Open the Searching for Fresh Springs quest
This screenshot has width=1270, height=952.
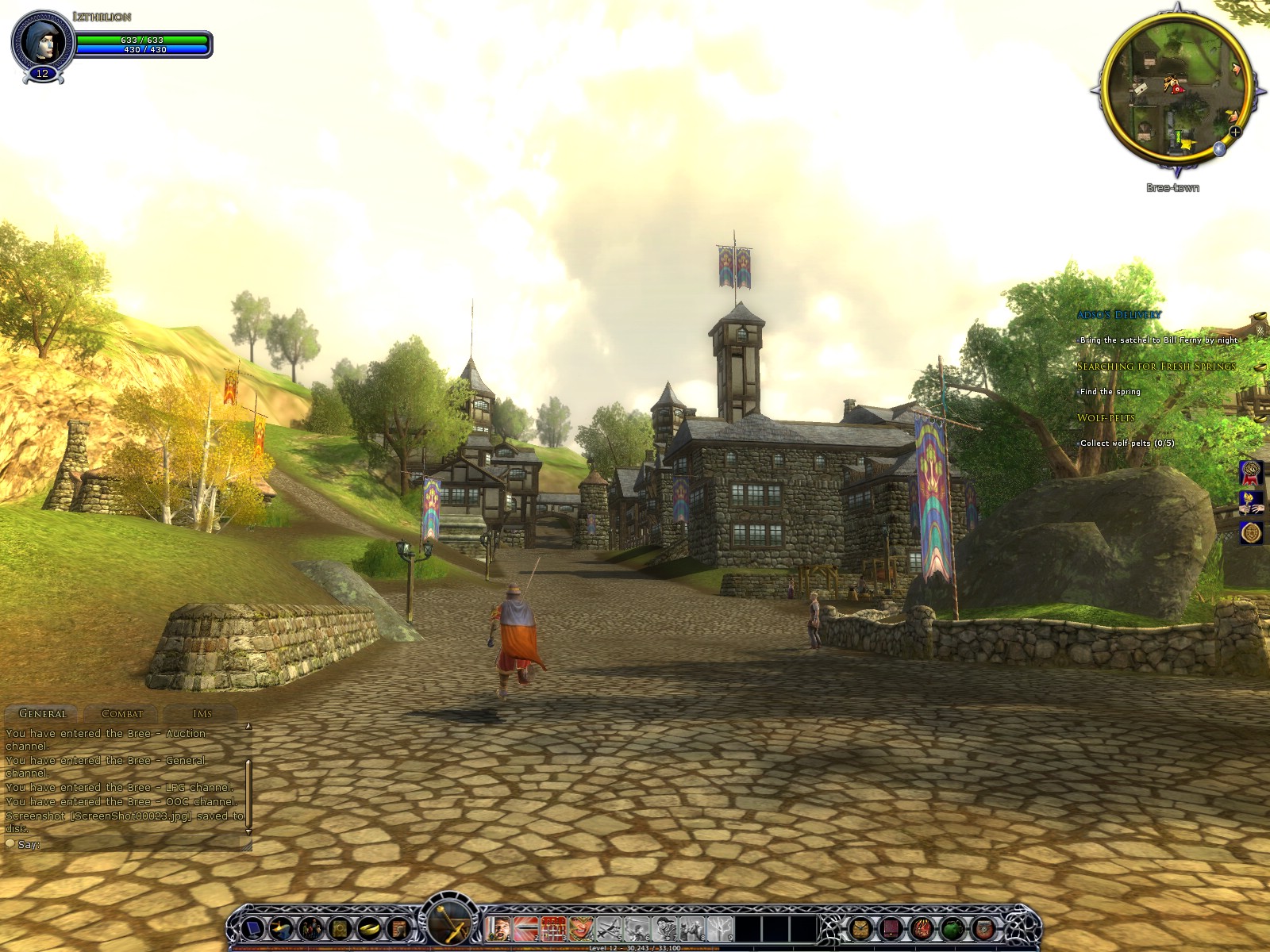[1156, 367]
